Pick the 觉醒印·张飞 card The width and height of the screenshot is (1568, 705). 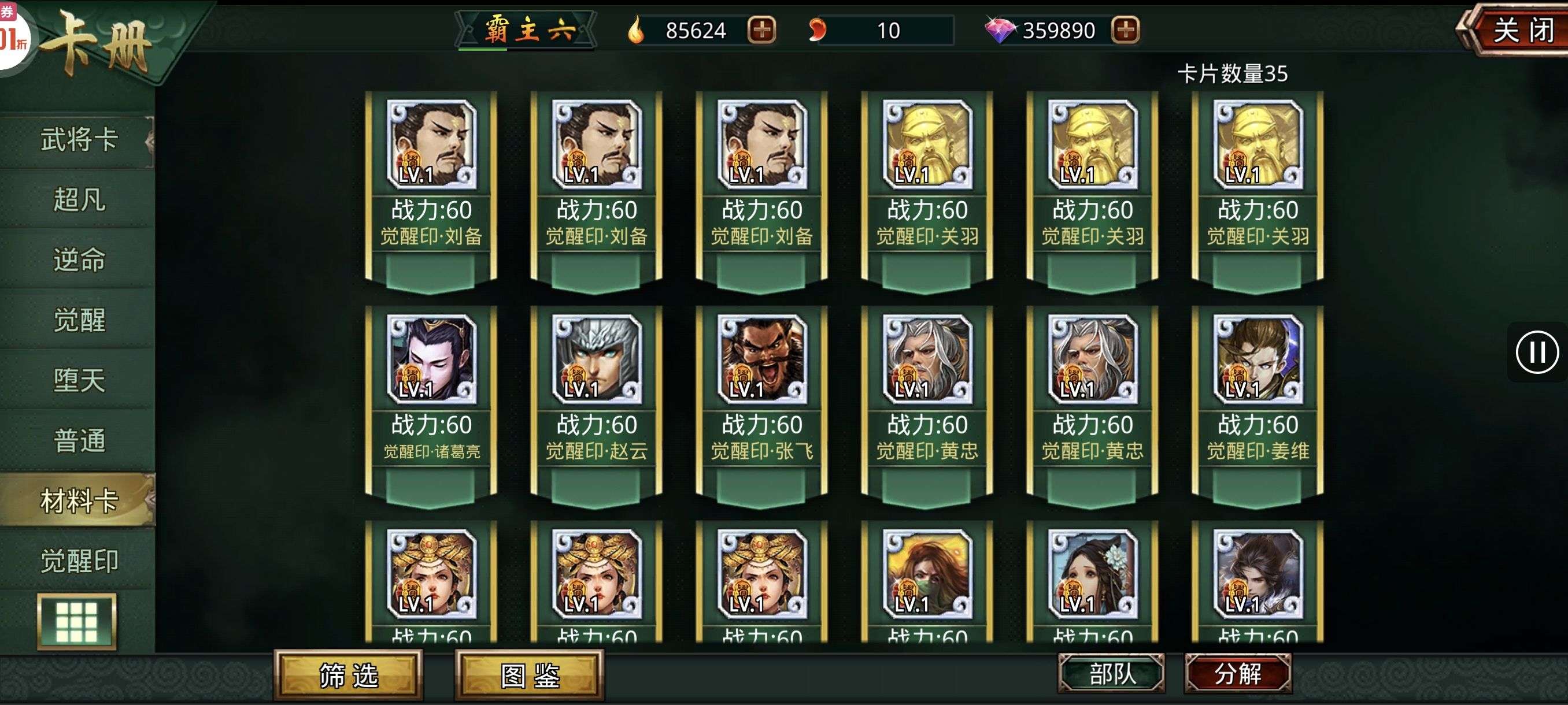coord(762,402)
